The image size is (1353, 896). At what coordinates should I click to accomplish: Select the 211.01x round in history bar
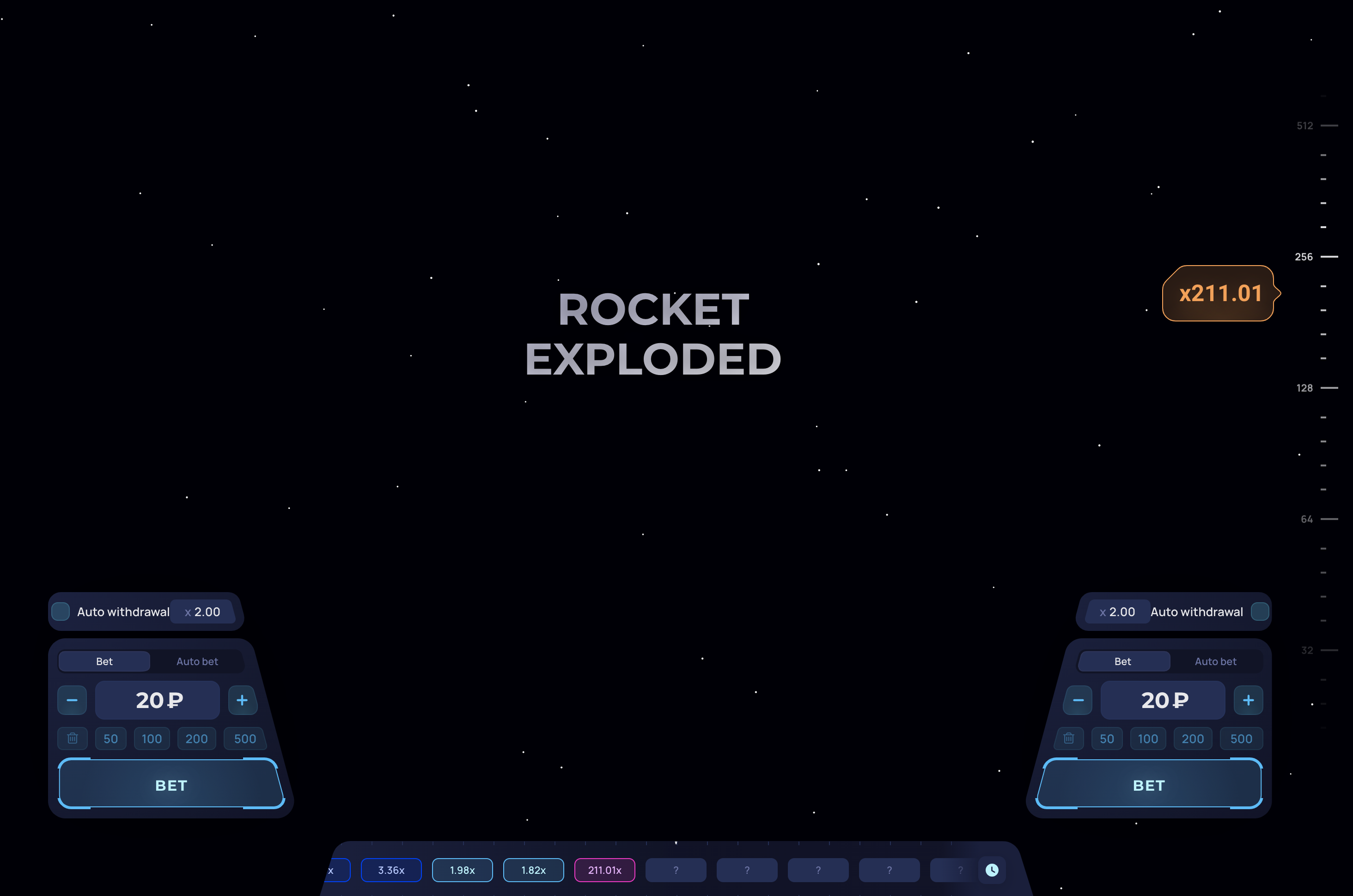604,870
